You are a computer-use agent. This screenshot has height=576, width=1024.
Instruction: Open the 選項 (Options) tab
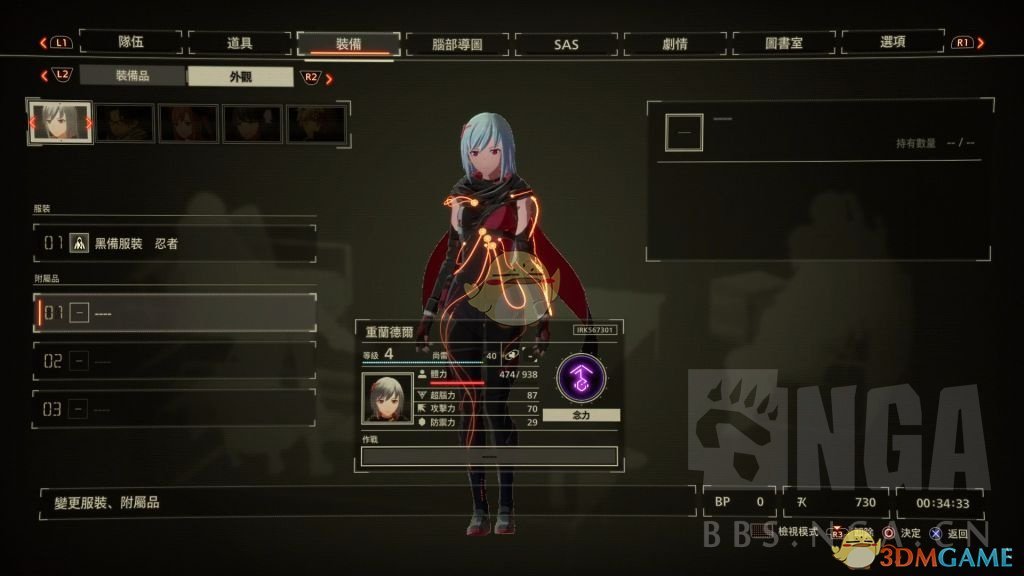[892, 43]
